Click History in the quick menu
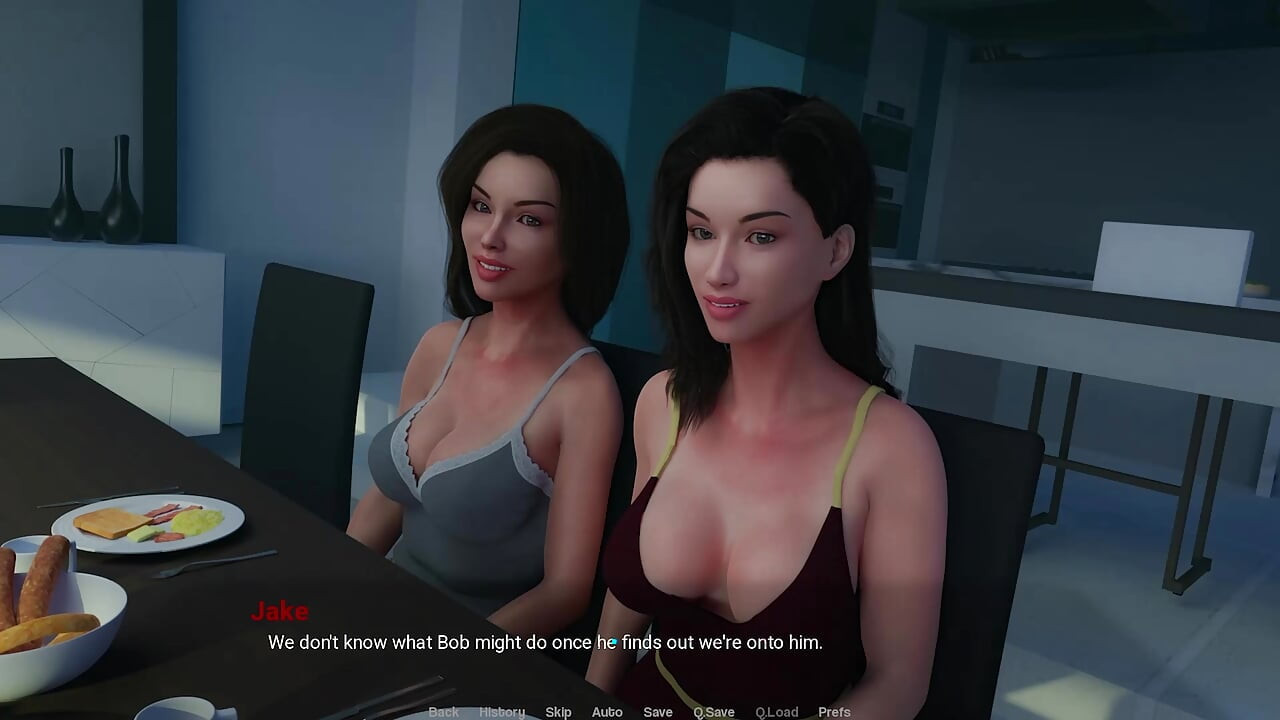This screenshot has height=720, width=1280. click(x=501, y=711)
